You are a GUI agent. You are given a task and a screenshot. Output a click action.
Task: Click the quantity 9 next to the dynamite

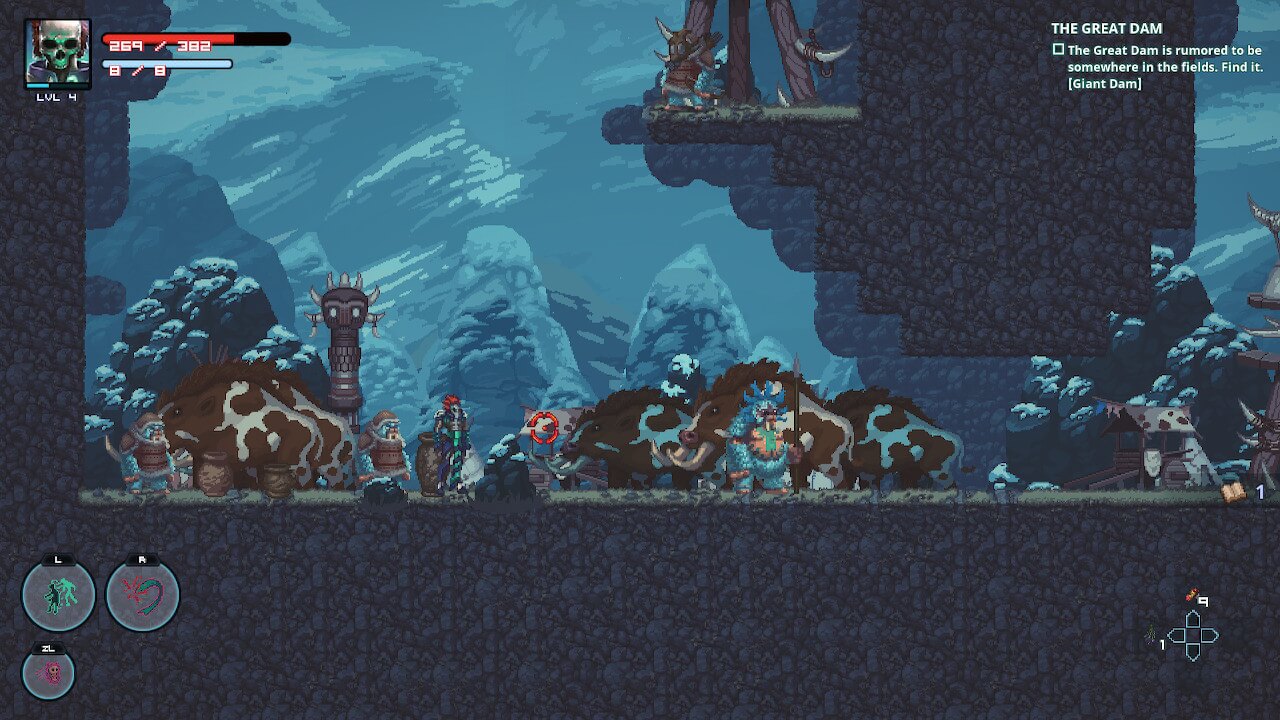click(x=1203, y=601)
